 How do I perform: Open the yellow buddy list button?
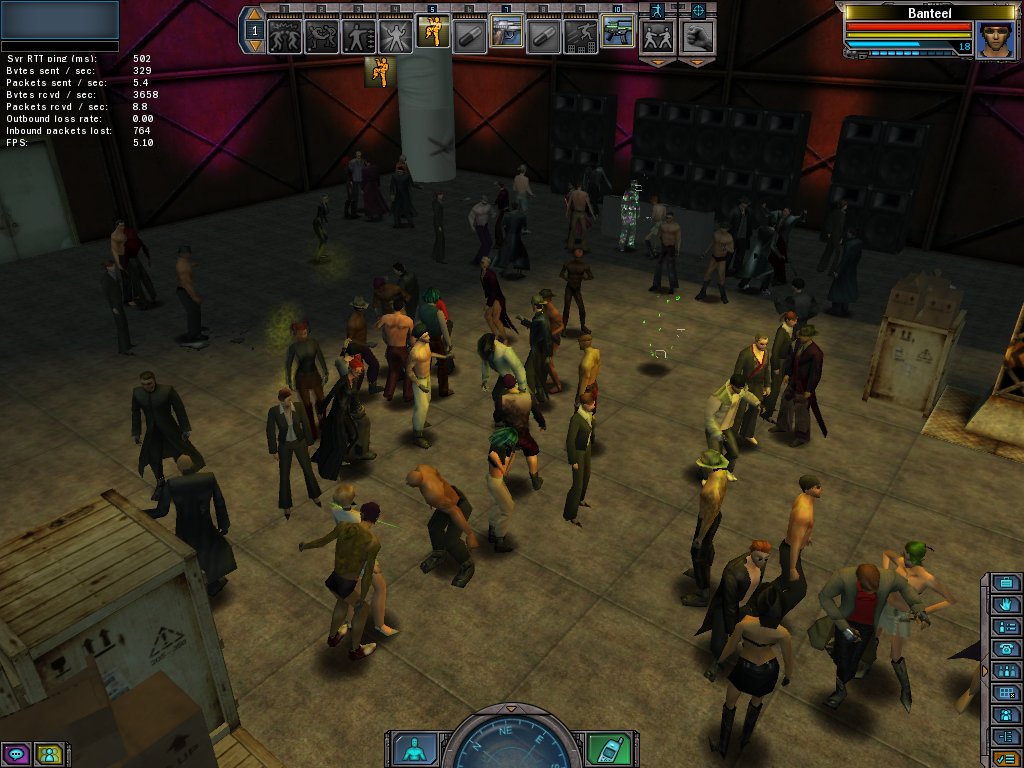[x=48, y=754]
